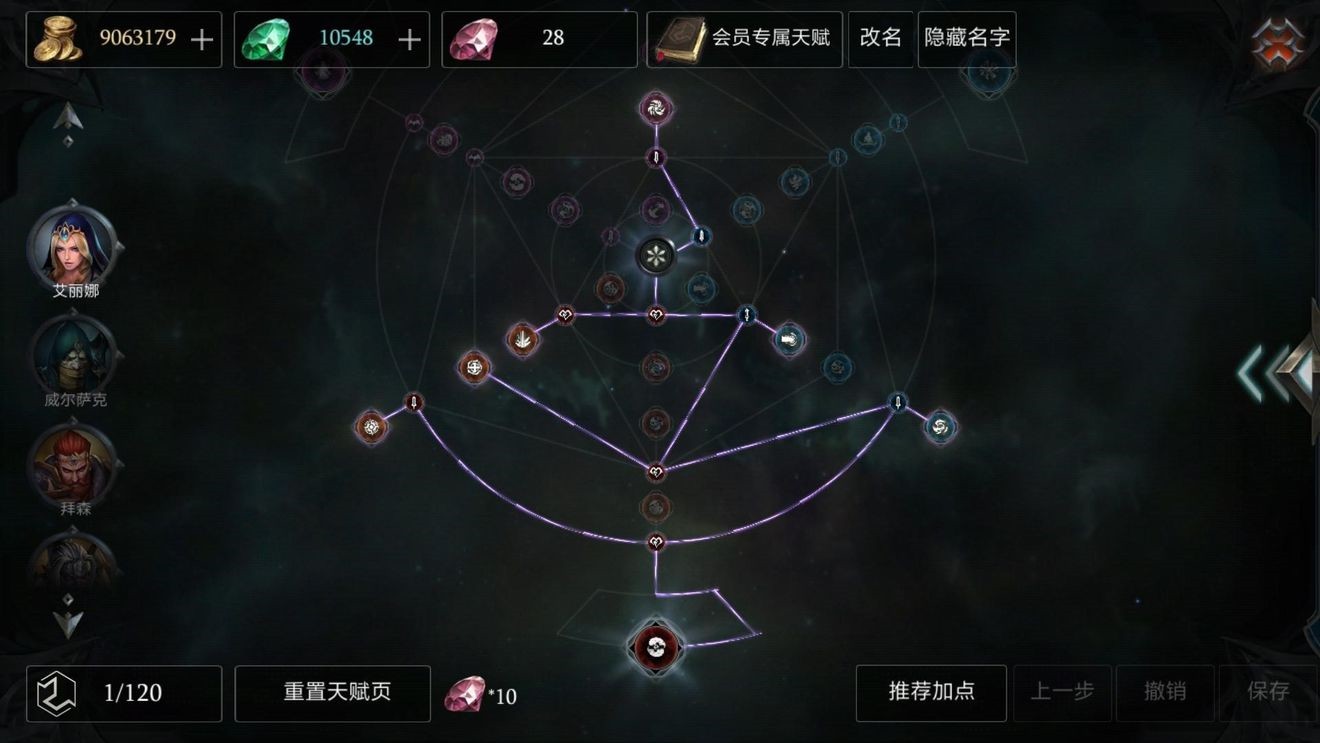
Task: Activate the heart talent node in the tree center
Action: (655, 313)
